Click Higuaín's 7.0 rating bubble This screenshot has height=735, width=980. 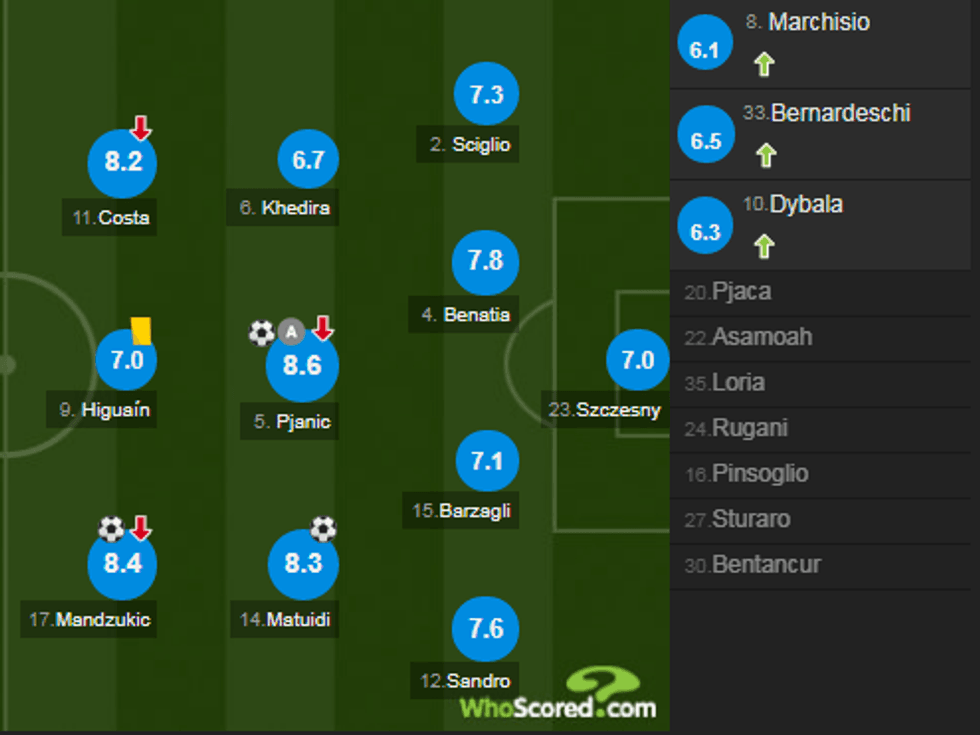[127, 360]
